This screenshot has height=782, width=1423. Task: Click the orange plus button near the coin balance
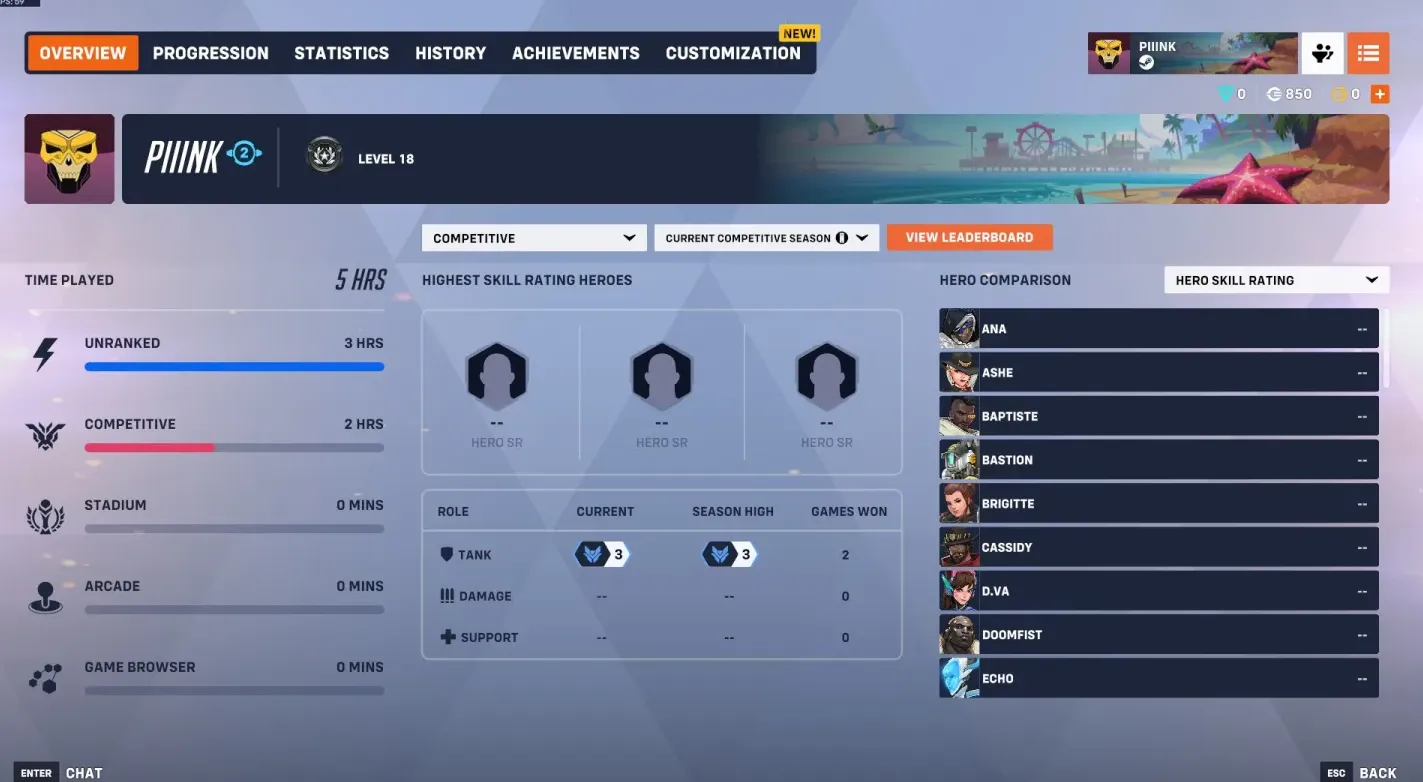click(x=1380, y=93)
